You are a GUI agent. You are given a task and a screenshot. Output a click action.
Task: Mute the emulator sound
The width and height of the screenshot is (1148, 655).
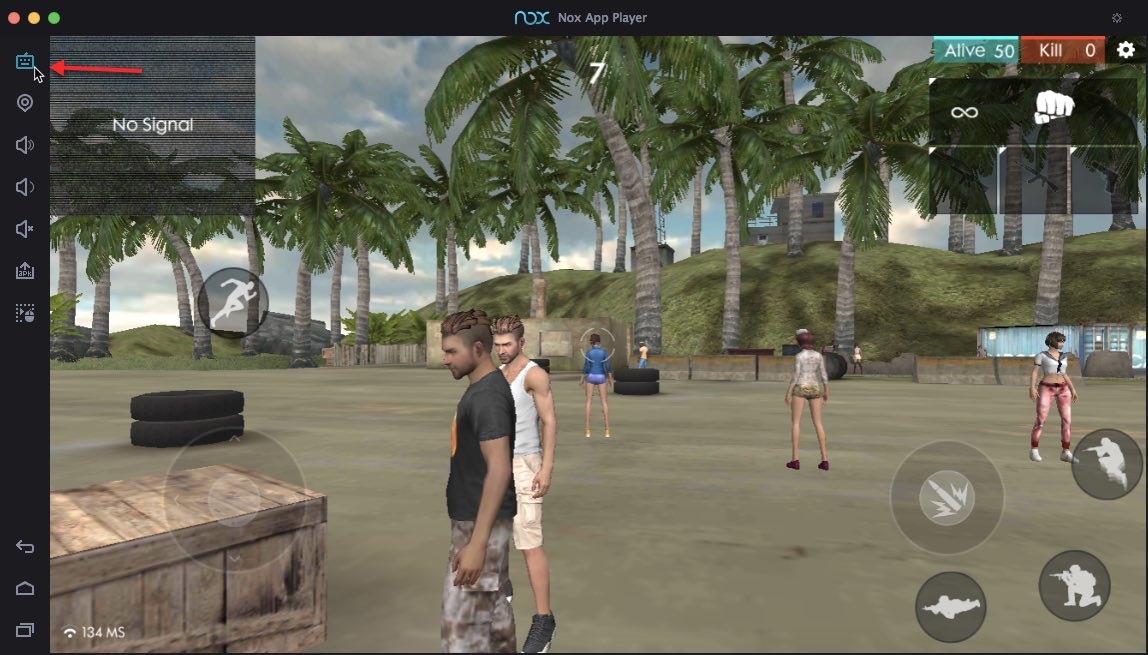pyautogui.click(x=25, y=229)
